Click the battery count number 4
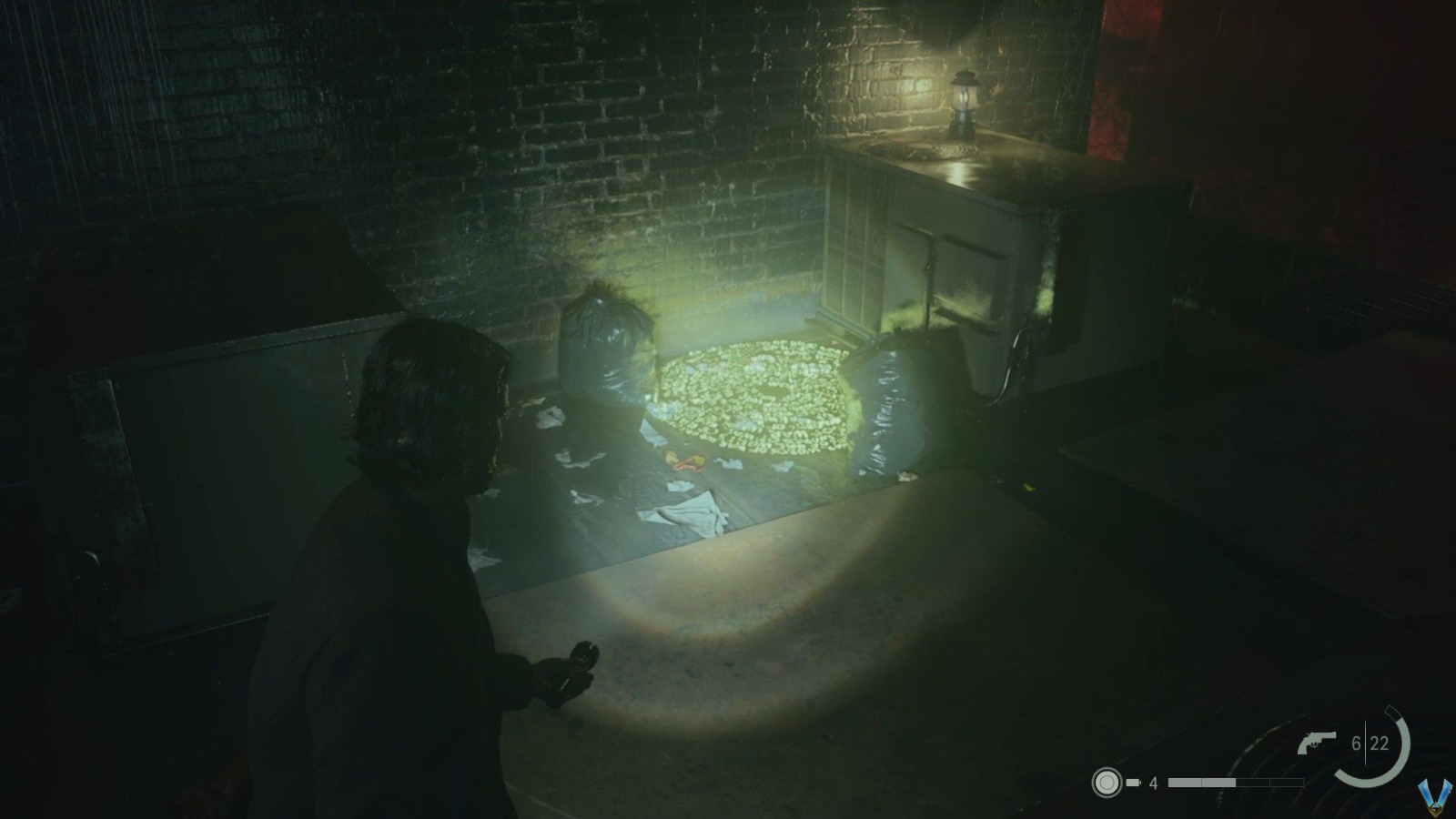Viewport: 1456px width, 819px height. point(1154,783)
